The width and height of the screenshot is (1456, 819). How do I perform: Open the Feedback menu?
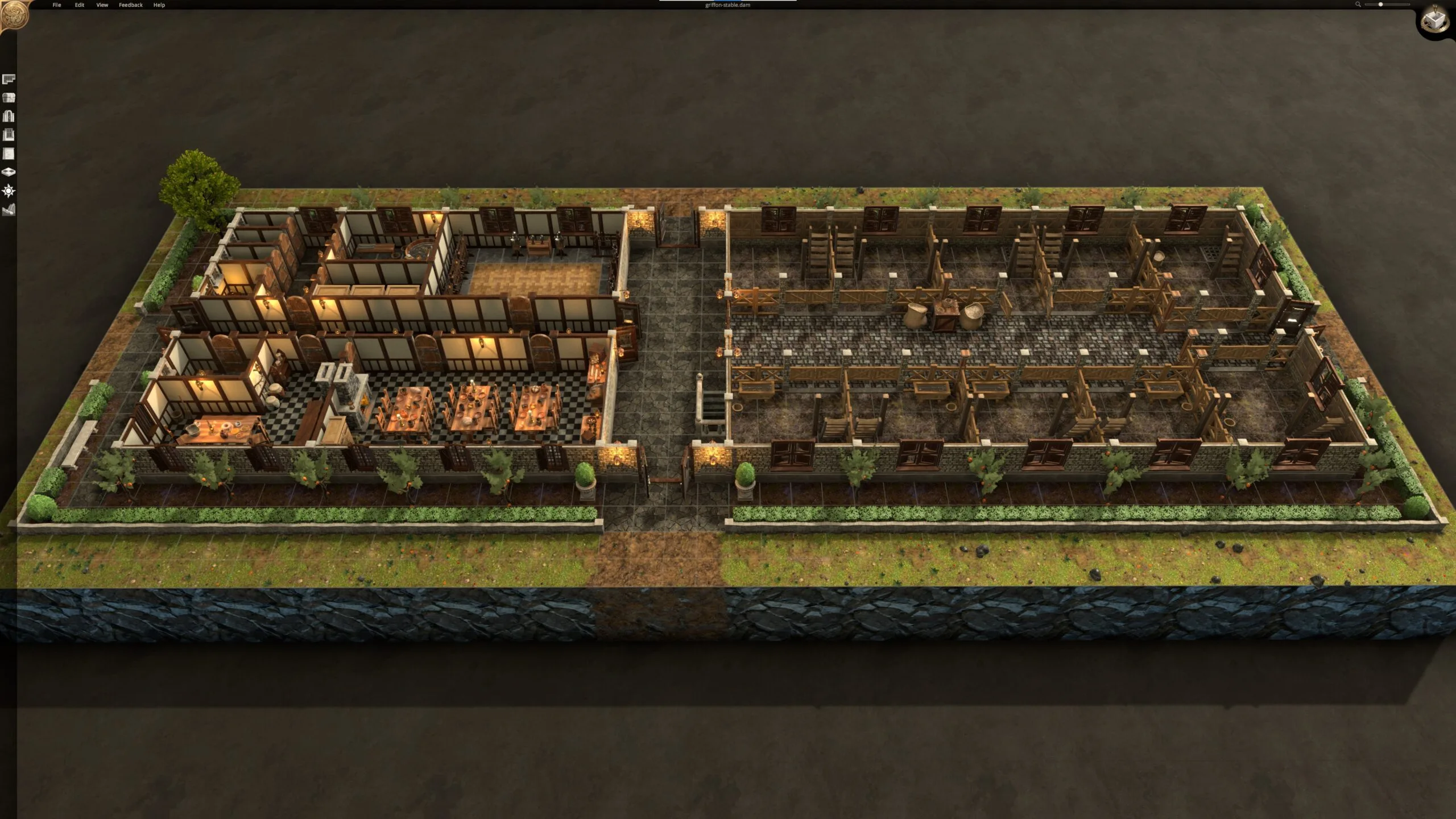tap(130, 5)
